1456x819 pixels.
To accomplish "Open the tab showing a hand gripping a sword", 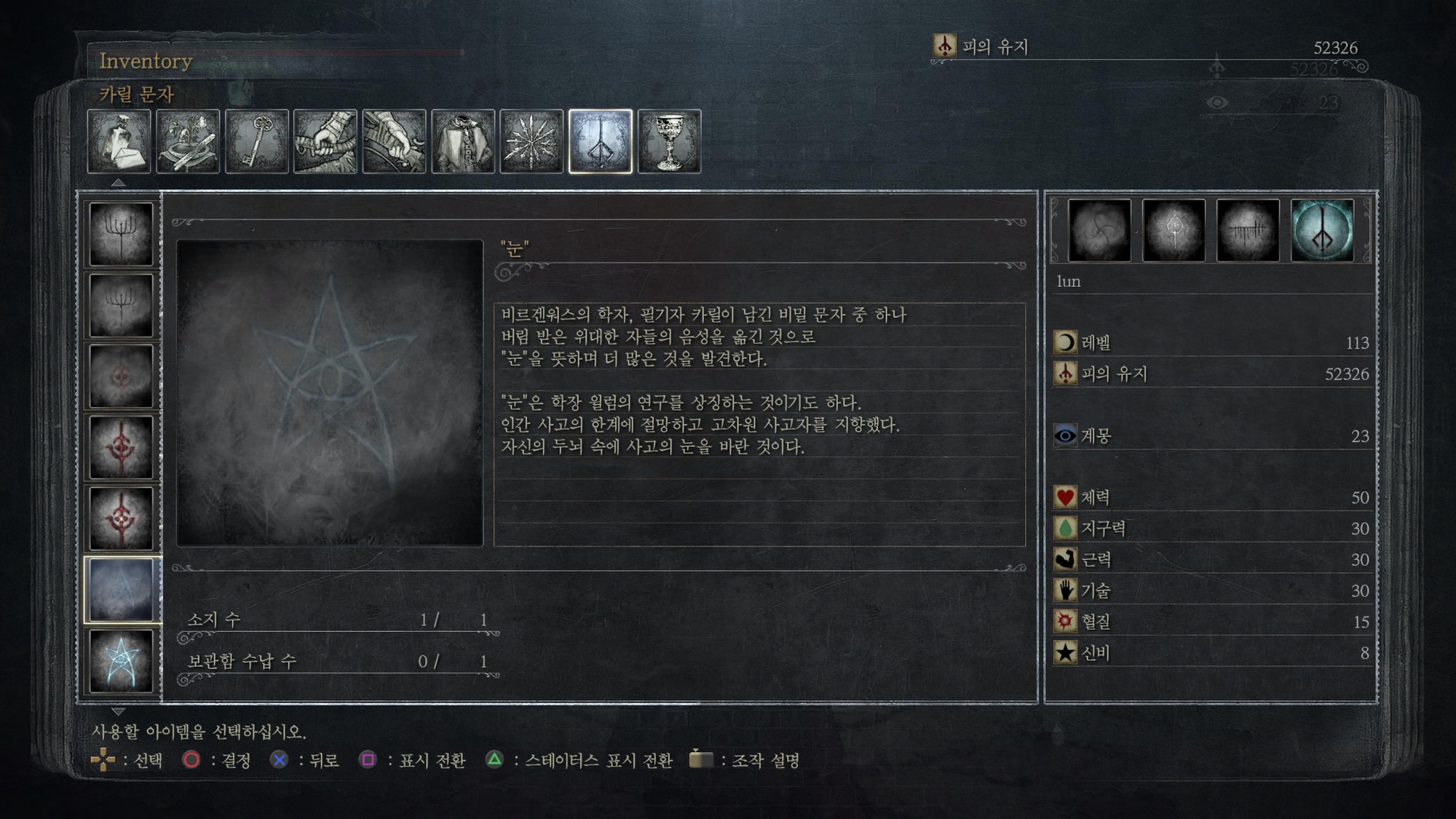I will click(x=325, y=142).
